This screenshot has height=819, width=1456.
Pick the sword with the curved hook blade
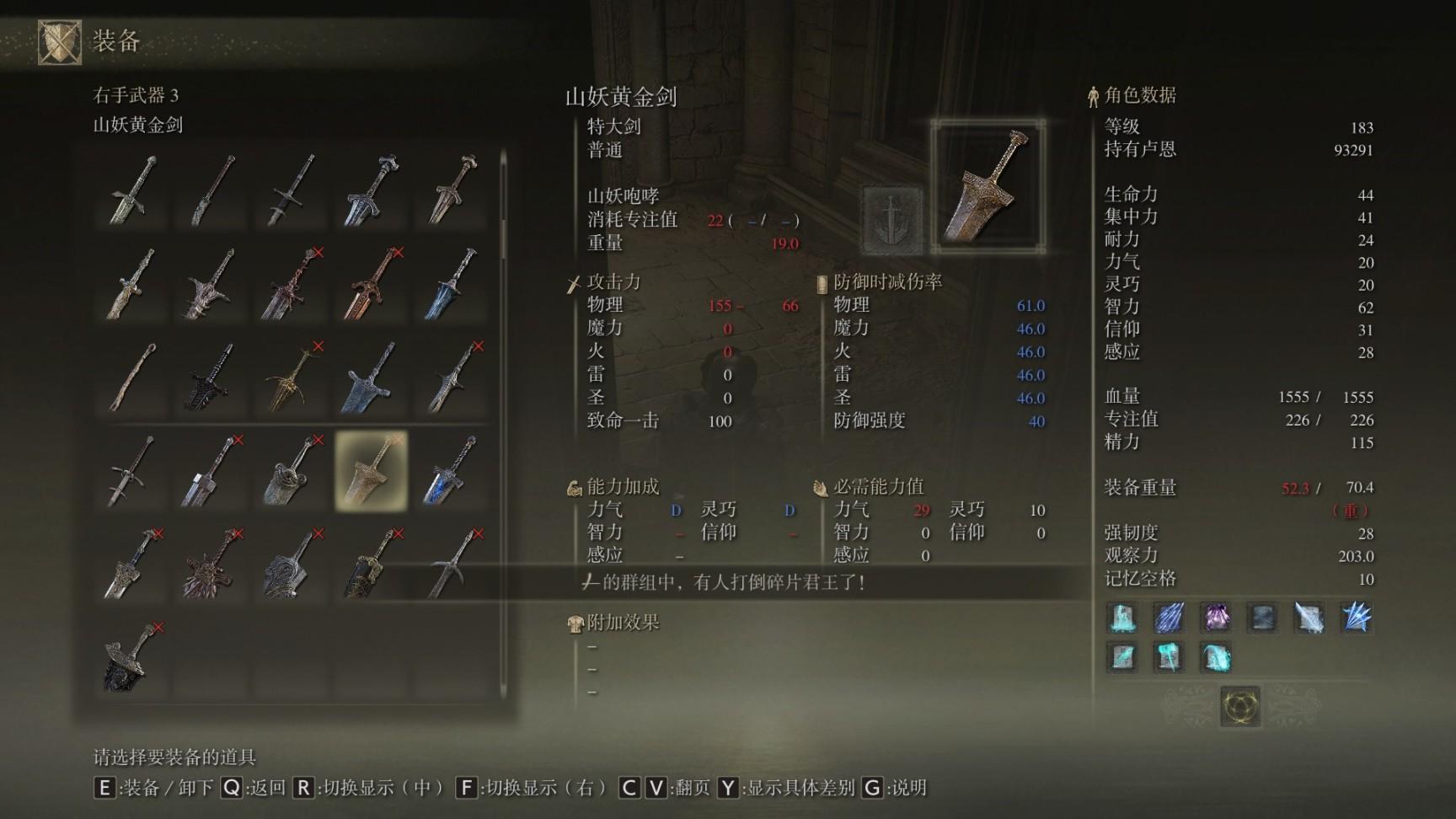pyautogui.click(x=452, y=565)
